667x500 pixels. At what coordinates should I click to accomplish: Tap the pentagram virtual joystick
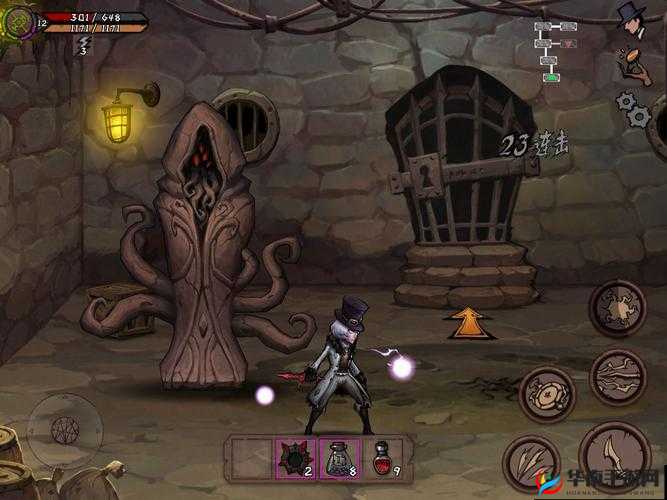tap(64, 430)
